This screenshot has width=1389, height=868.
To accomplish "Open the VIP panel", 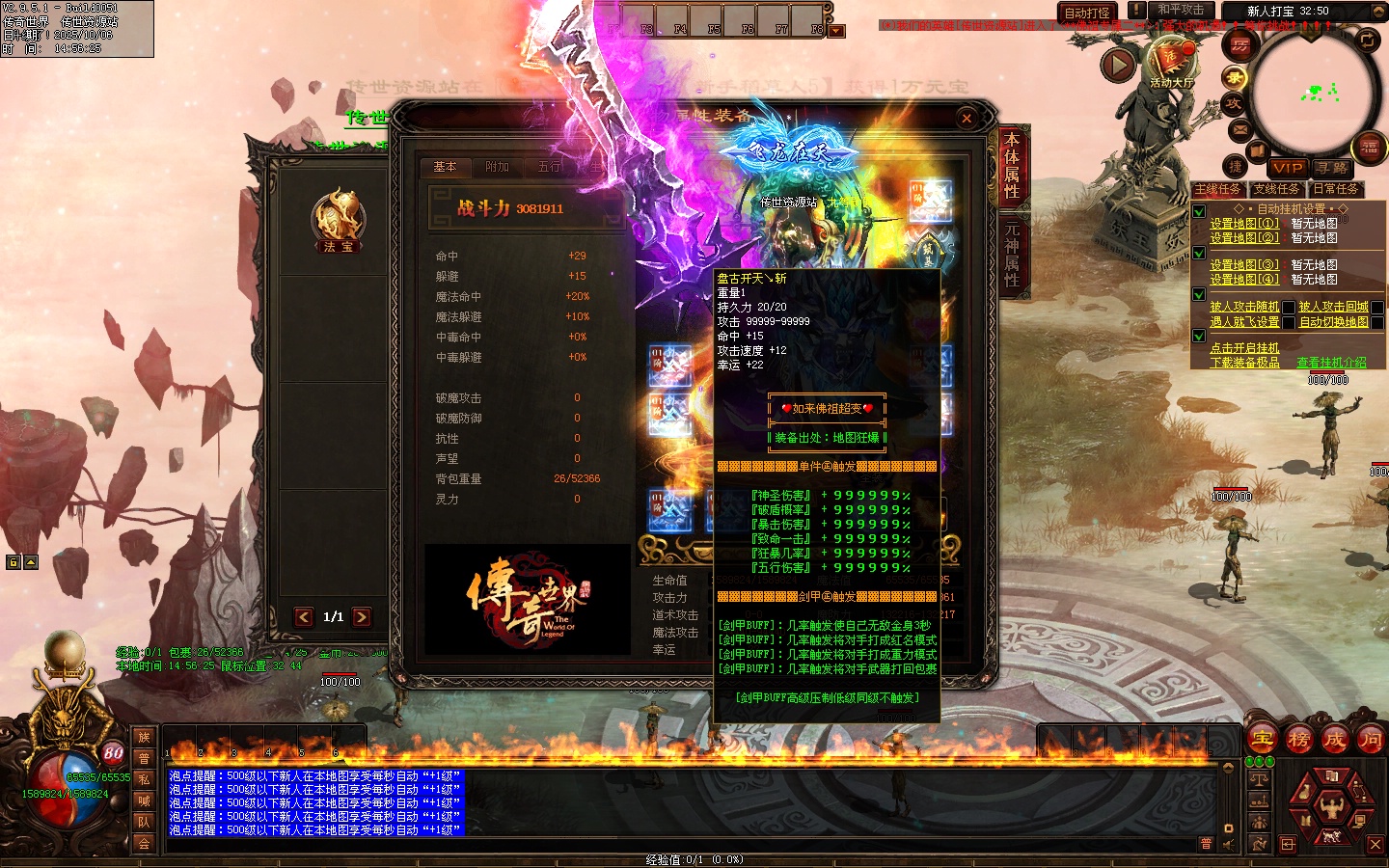I will 1288,168.
